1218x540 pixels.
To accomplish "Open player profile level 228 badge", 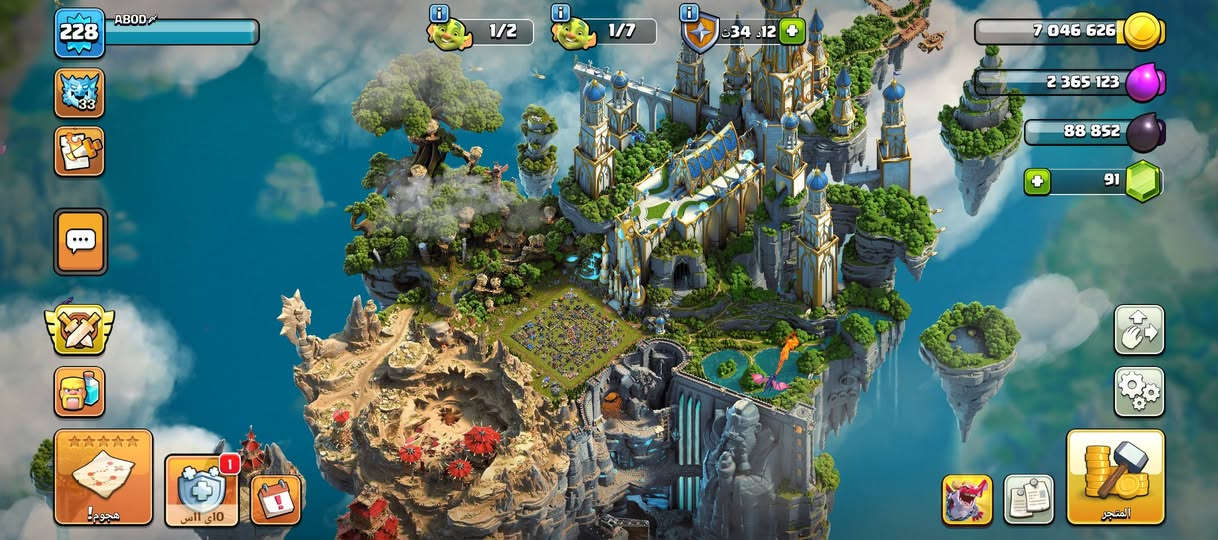I will (x=79, y=33).
